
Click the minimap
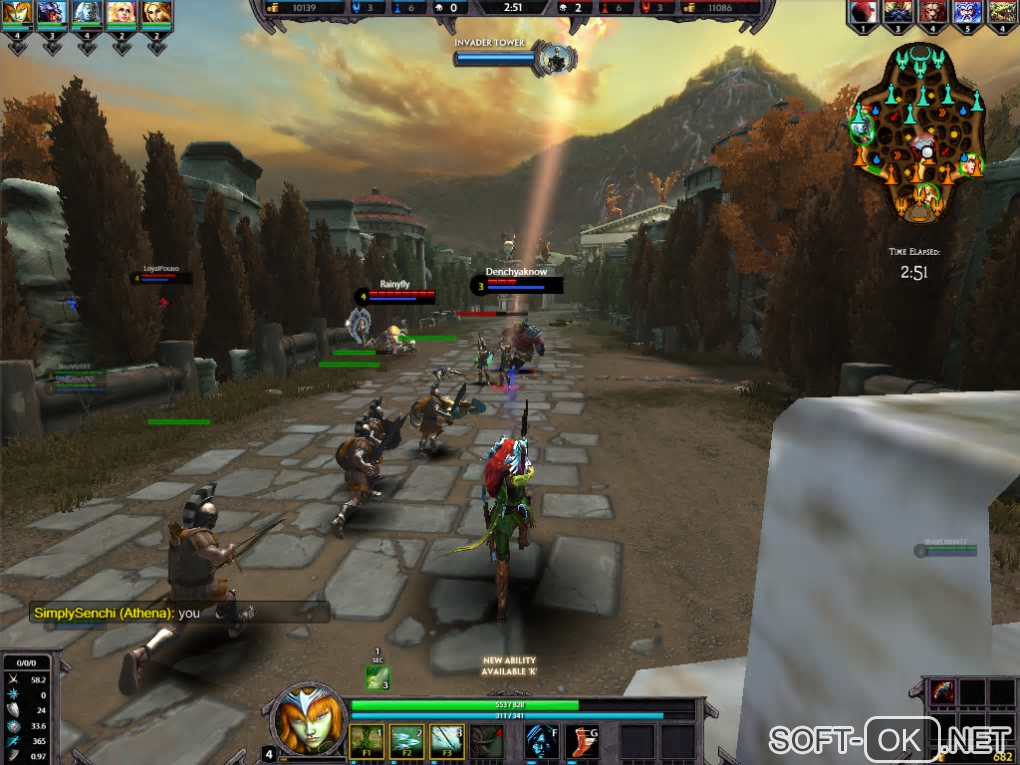(x=918, y=135)
